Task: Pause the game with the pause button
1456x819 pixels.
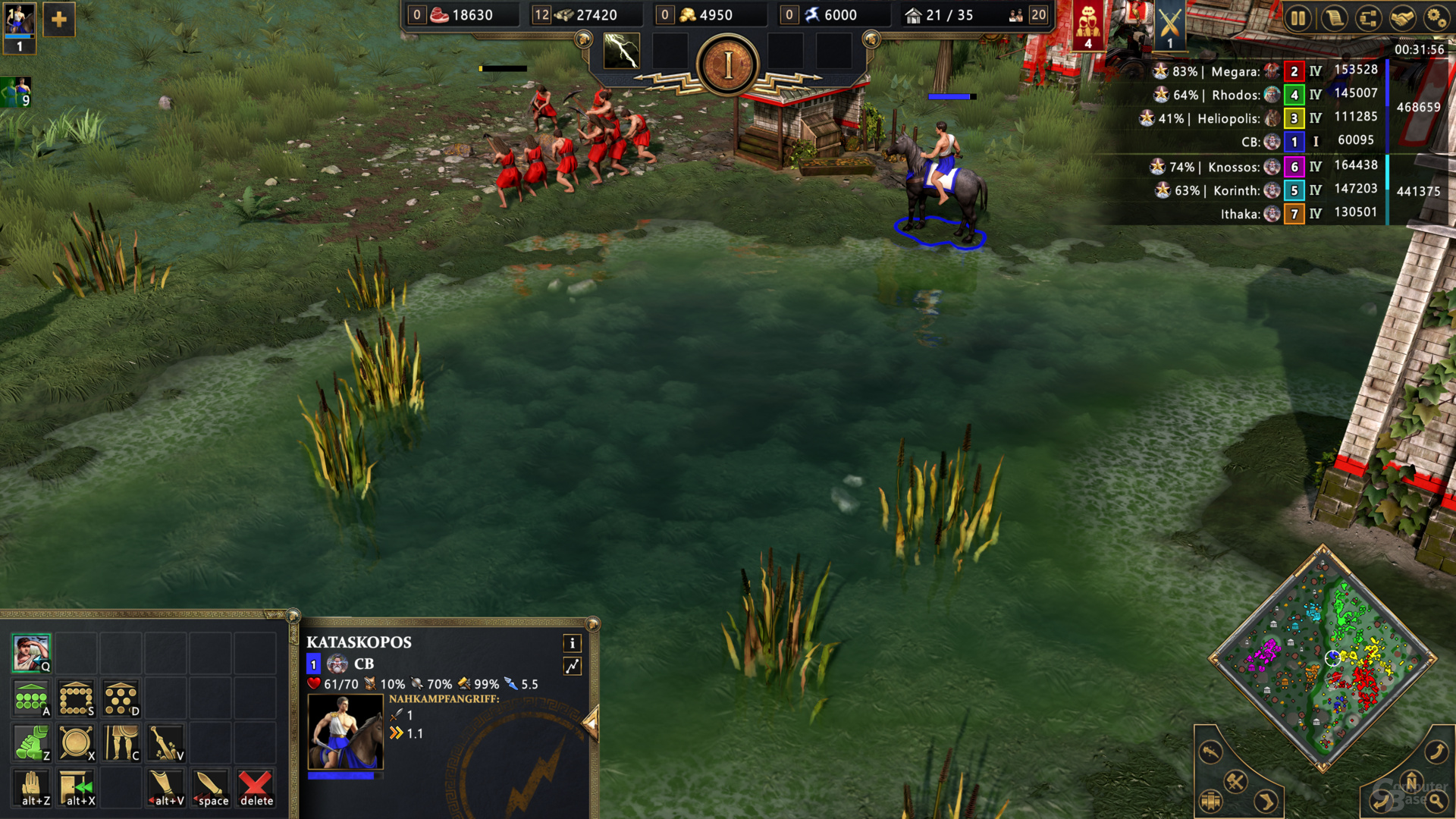Action: pyautogui.click(x=1298, y=18)
